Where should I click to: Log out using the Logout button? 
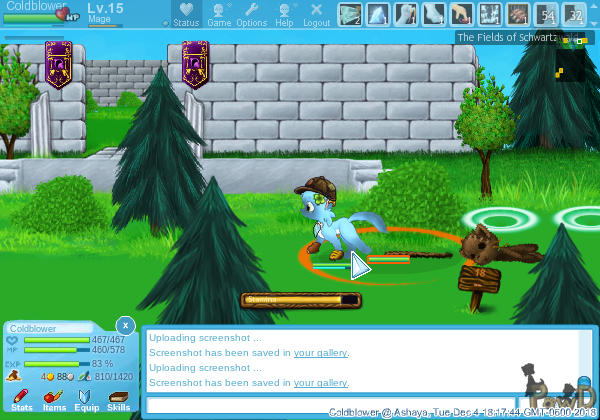[x=317, y=14]
